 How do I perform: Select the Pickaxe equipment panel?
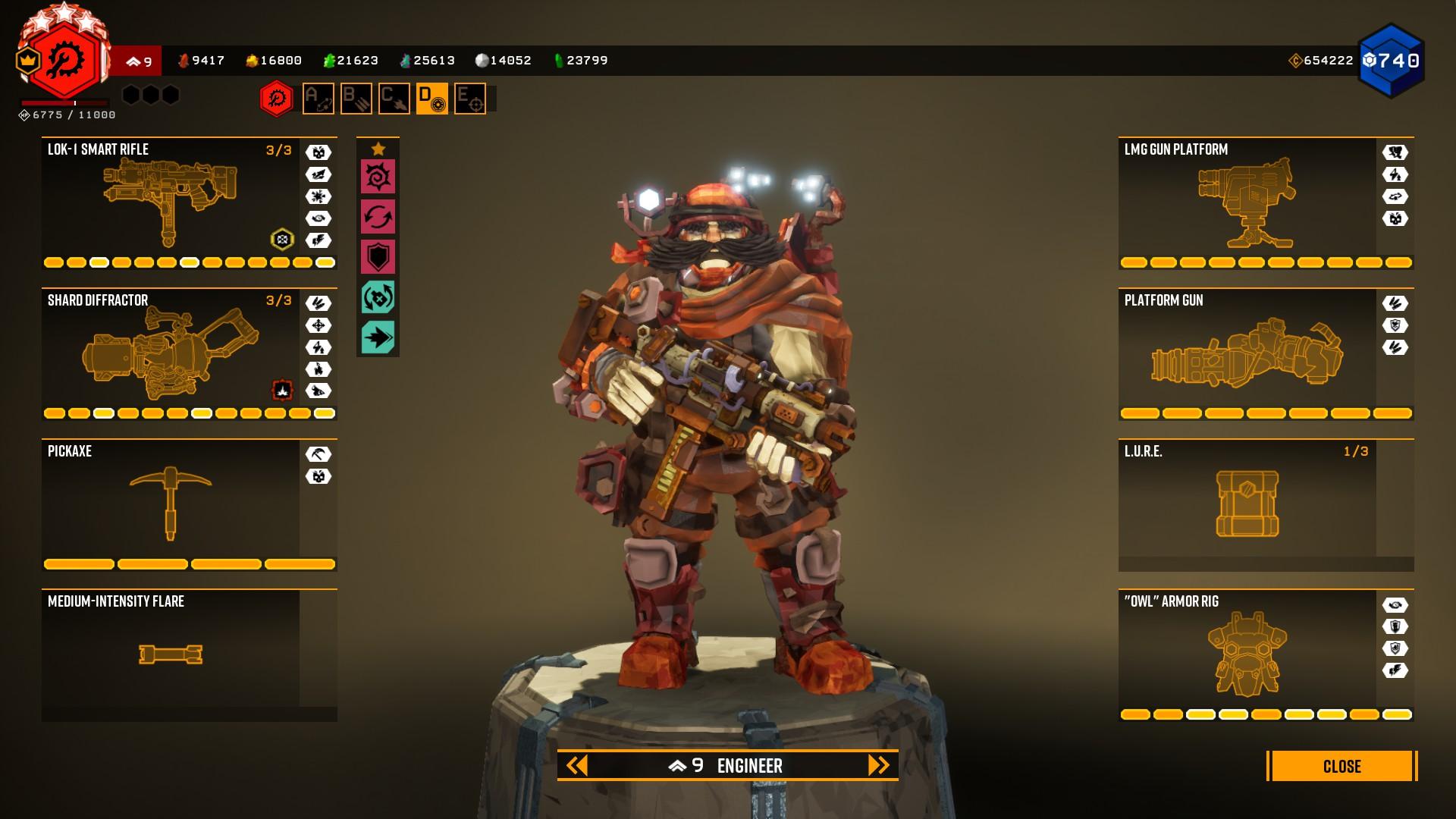tap(171, 504)
